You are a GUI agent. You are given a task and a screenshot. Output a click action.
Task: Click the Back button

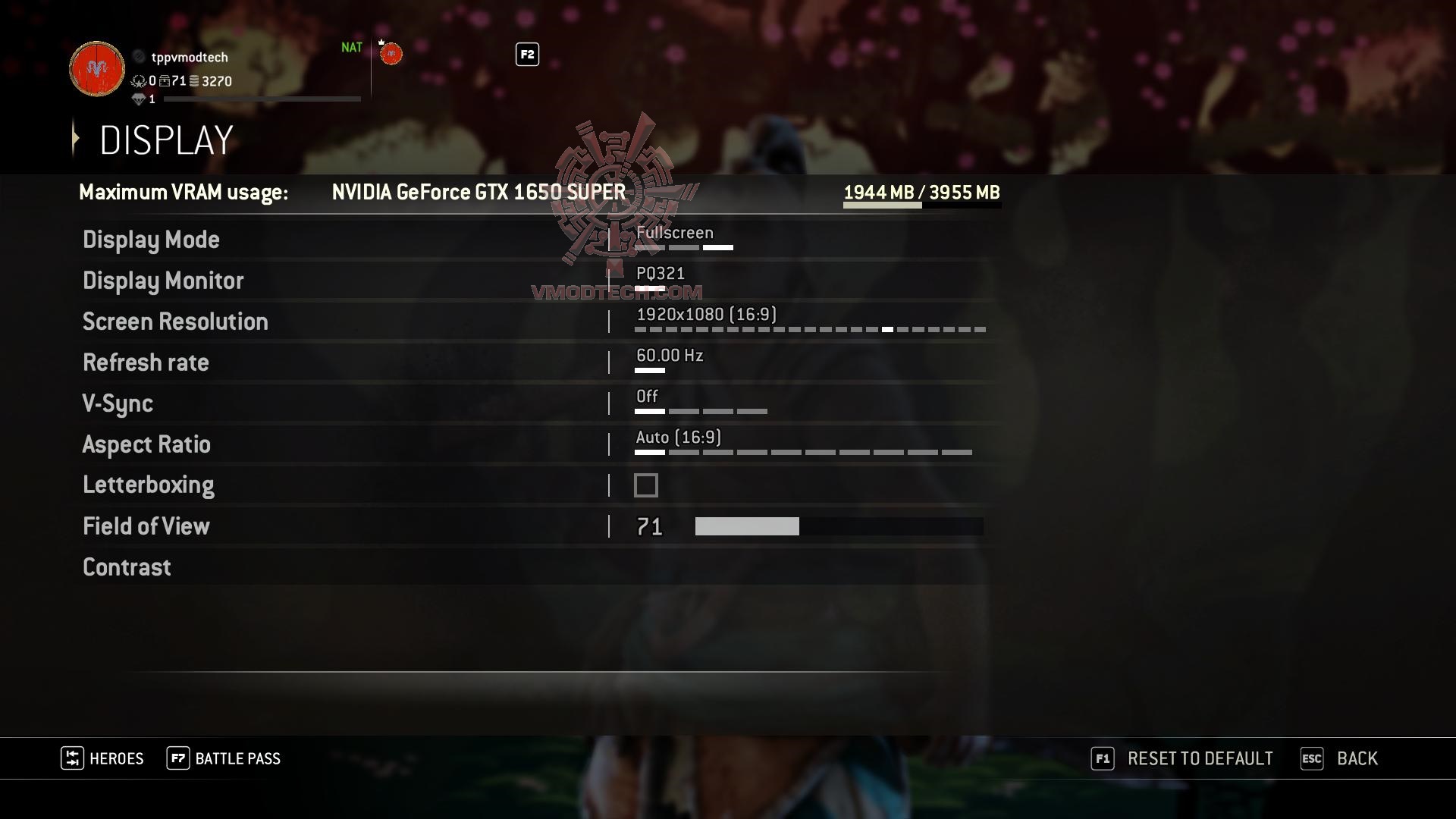click(x=1357, y=758)
